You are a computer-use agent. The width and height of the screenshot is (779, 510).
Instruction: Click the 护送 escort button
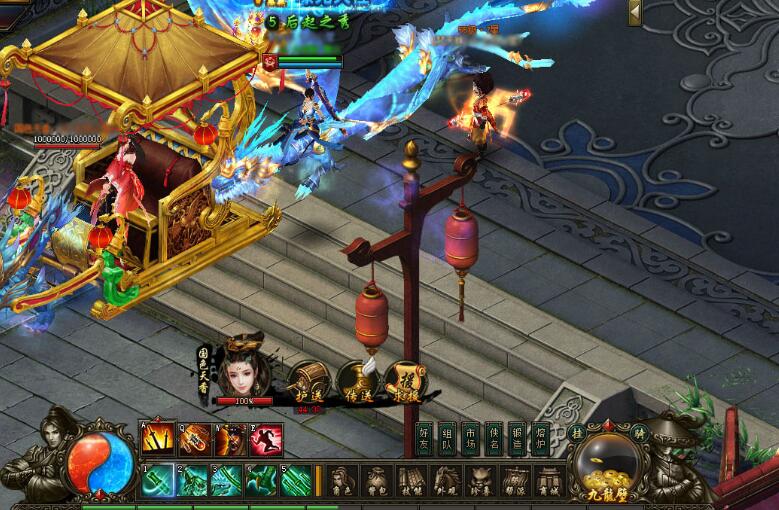point(308,379)
